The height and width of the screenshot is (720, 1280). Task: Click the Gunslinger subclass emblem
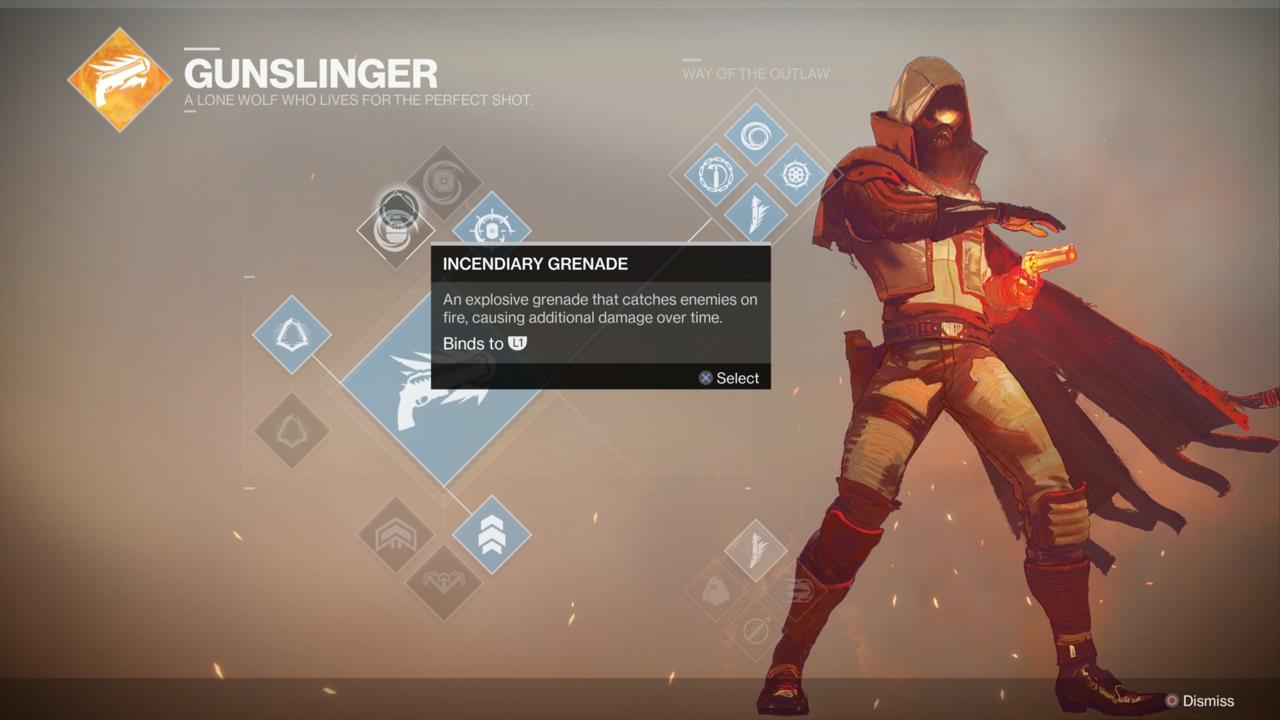[120, 80]
